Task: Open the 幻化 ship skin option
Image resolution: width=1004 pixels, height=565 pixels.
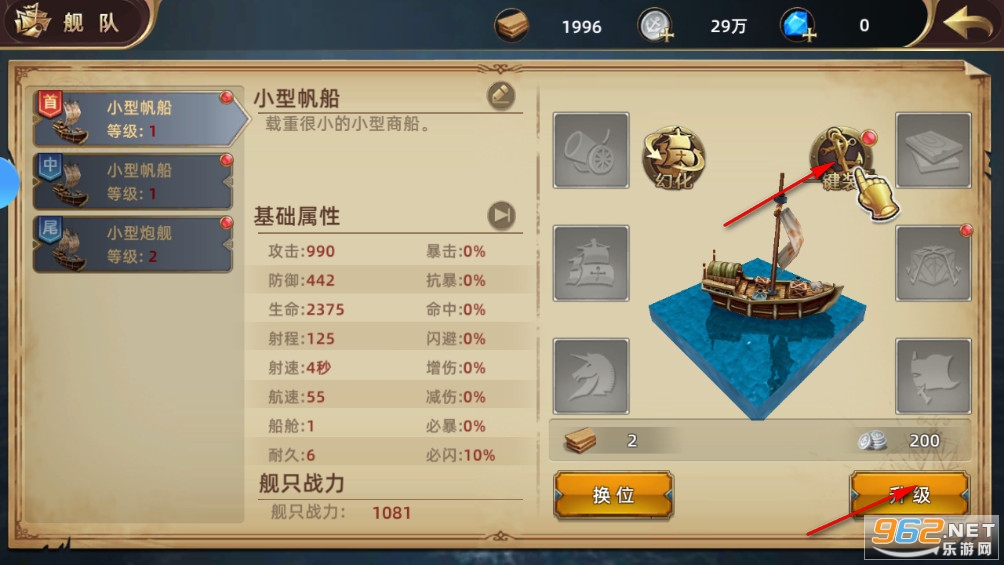Action: point(673,158)
